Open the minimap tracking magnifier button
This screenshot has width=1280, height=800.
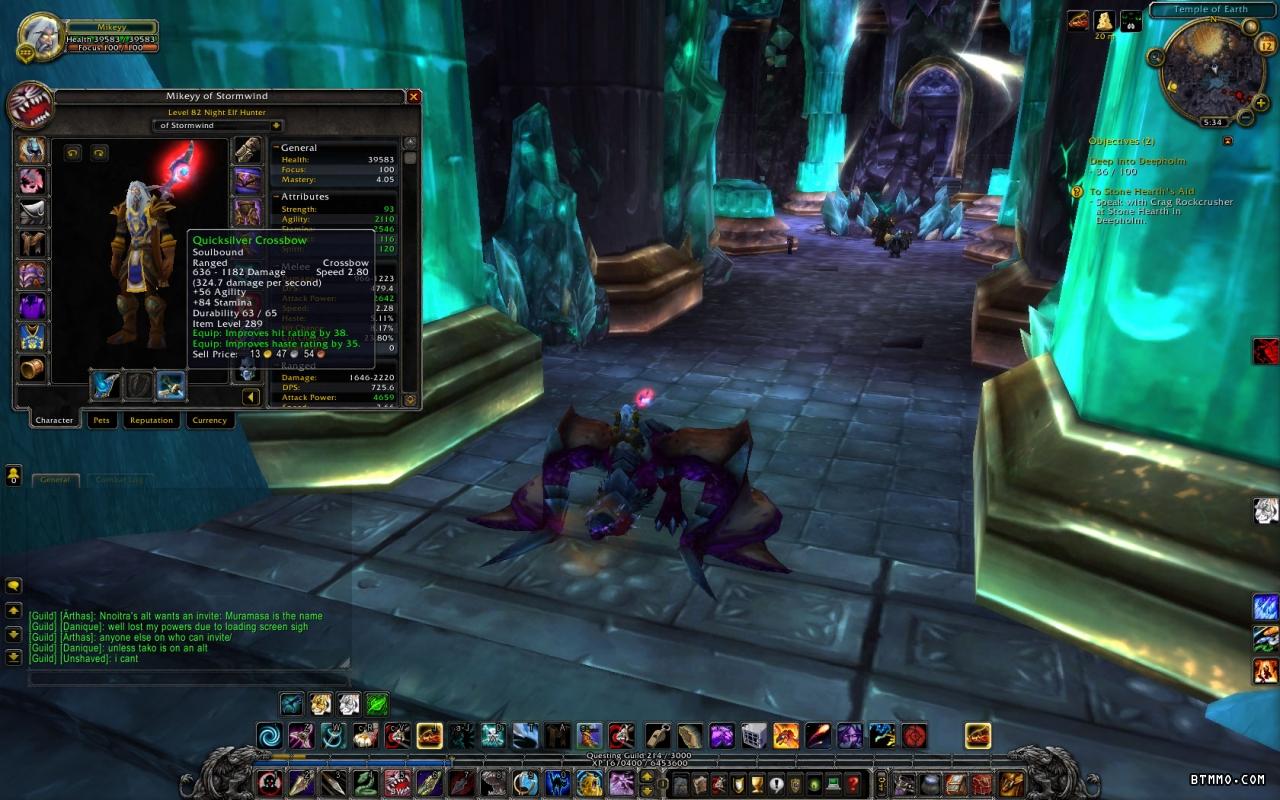(1157, 58)
